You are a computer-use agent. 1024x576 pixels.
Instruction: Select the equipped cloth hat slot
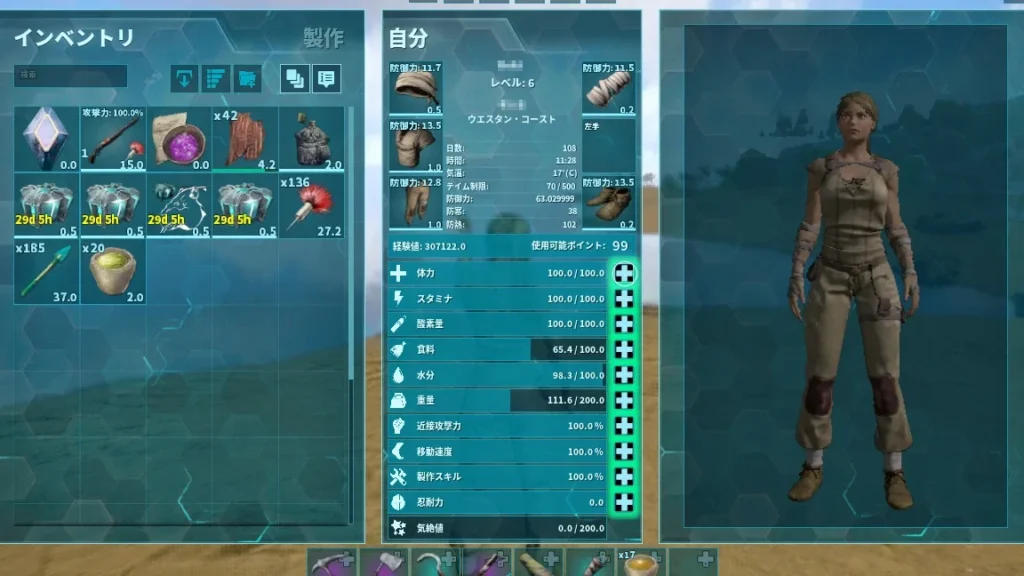coord(415,89)
